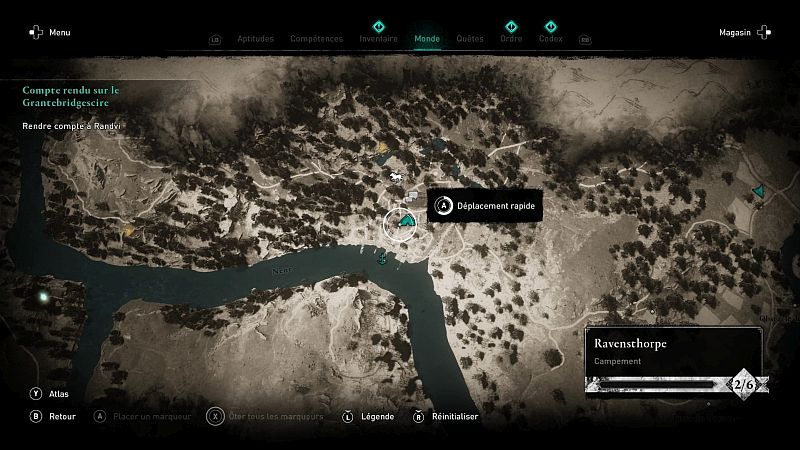Select the ship dock marker on the river
The height and width of the screenshot is (450, 800).
(x=382, y=258)
